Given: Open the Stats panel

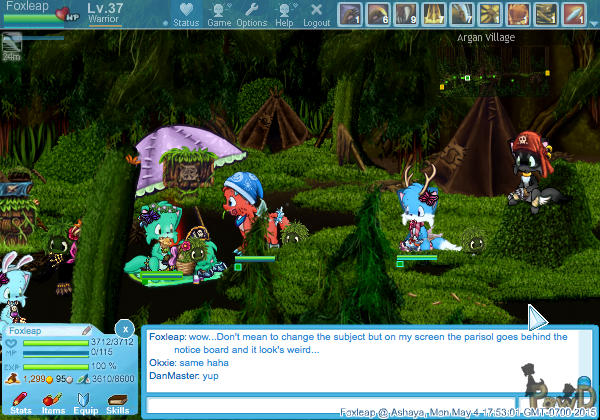Looking at the screenshot, I should click(x=21, y=402).
